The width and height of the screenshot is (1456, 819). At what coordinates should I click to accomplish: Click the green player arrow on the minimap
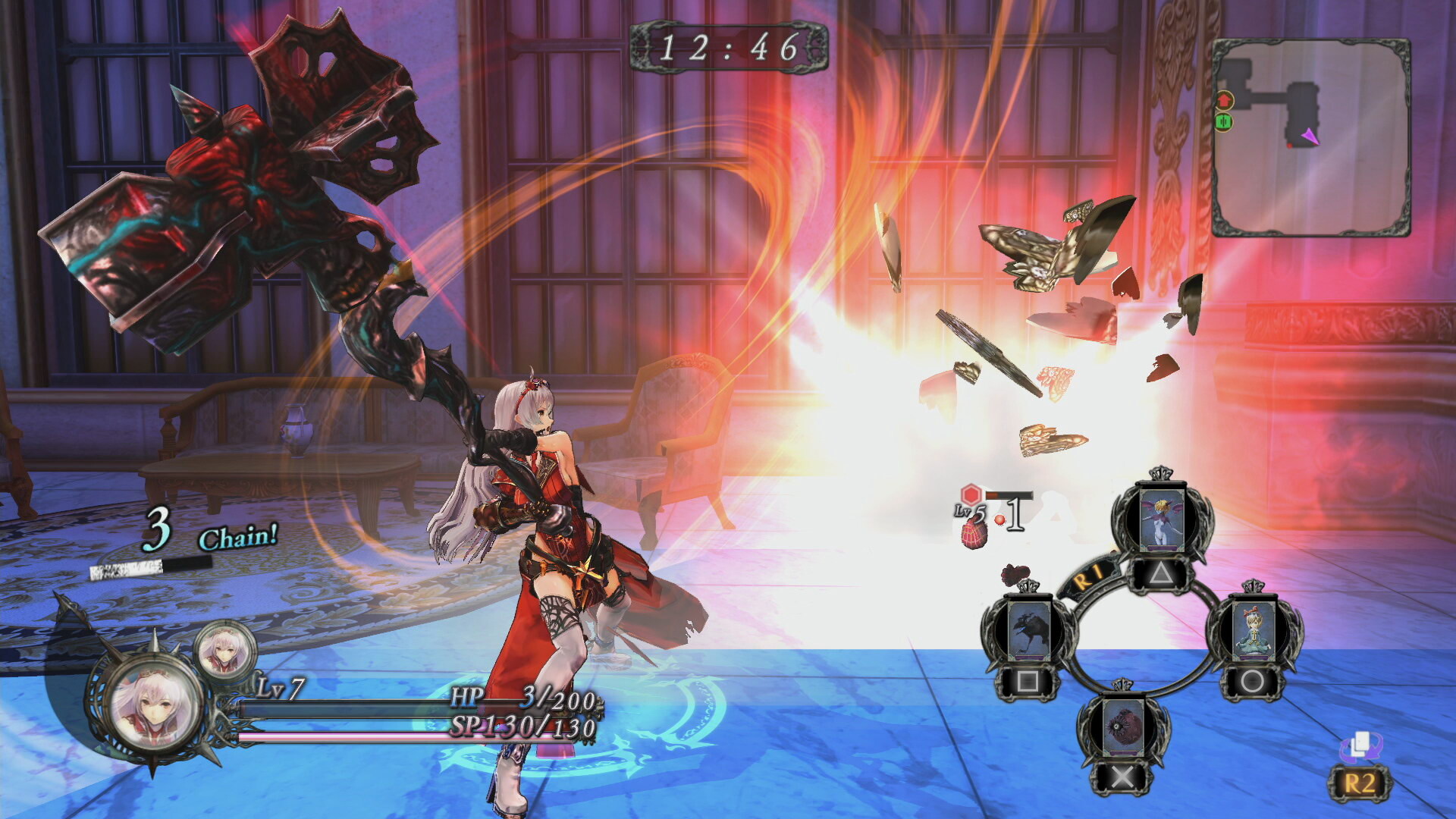[1224, 121]
